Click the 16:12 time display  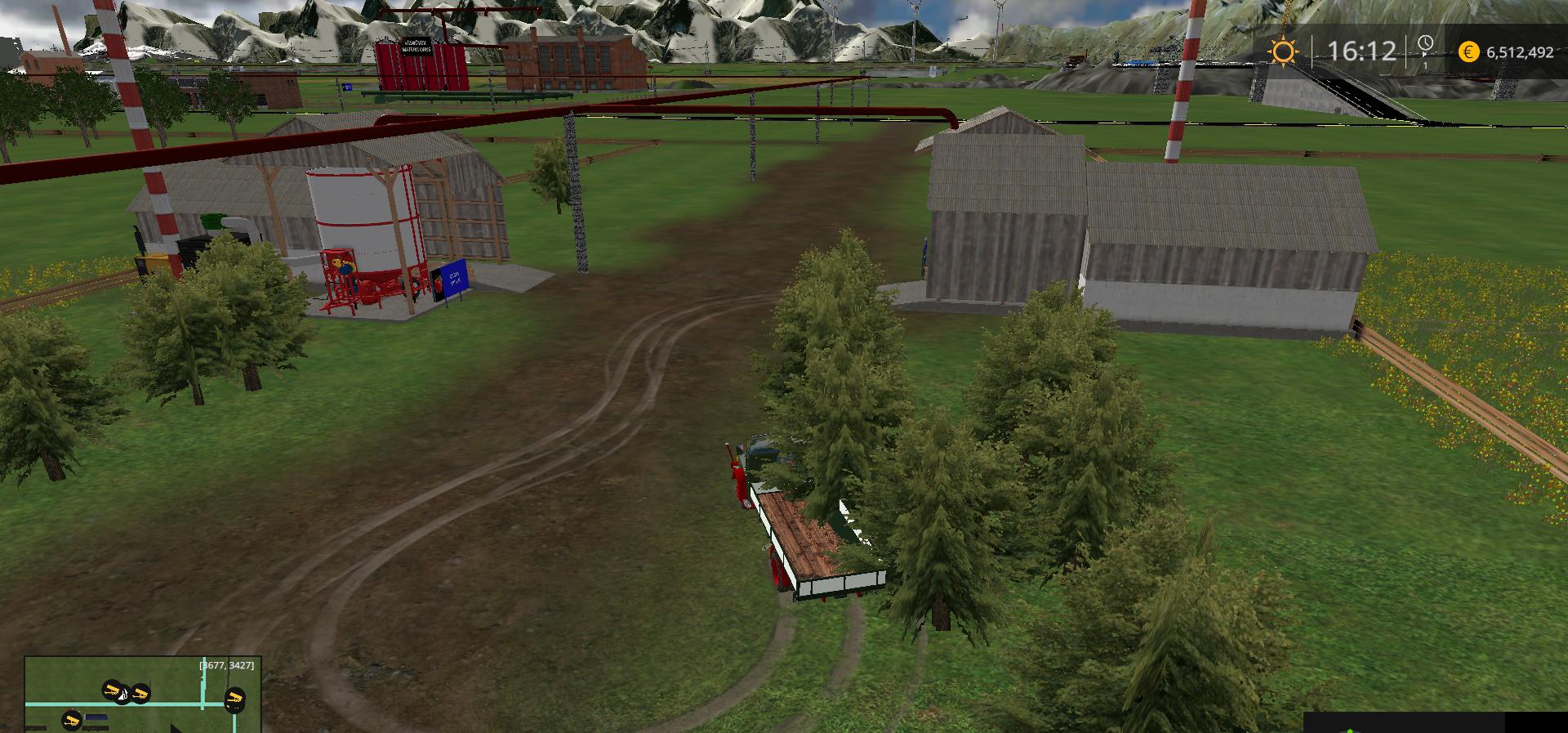pos(1362,49)
